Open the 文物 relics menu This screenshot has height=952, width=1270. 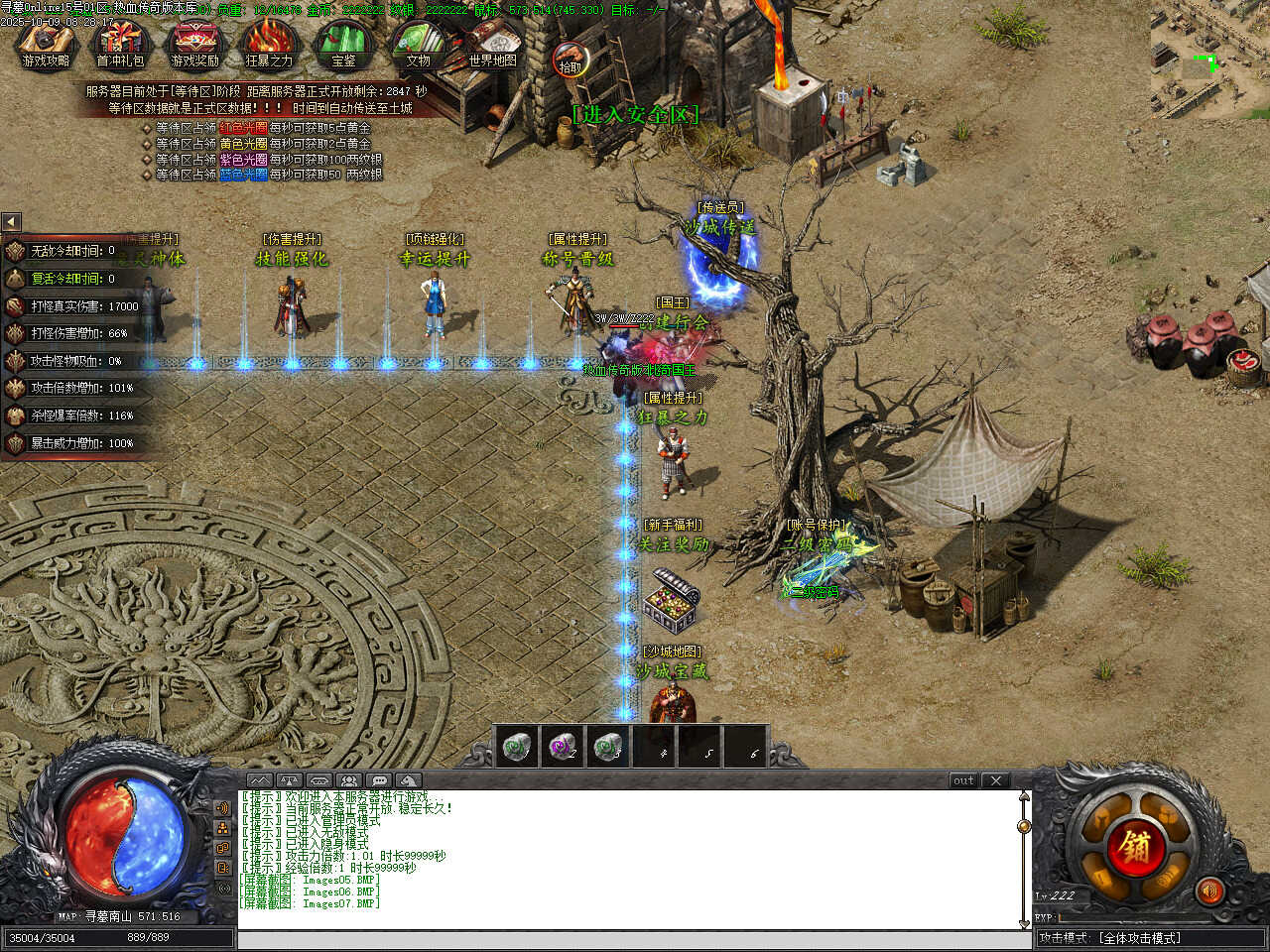pos(418,45)
